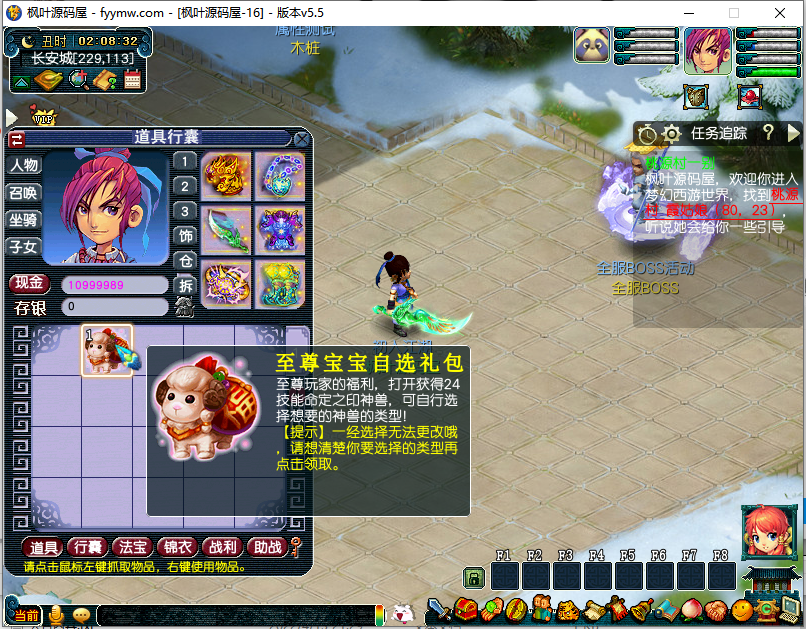Click the 仓 warehouse button
This screenshot has width=806, height=629.
pyautogui.click(x=185, y=260)
